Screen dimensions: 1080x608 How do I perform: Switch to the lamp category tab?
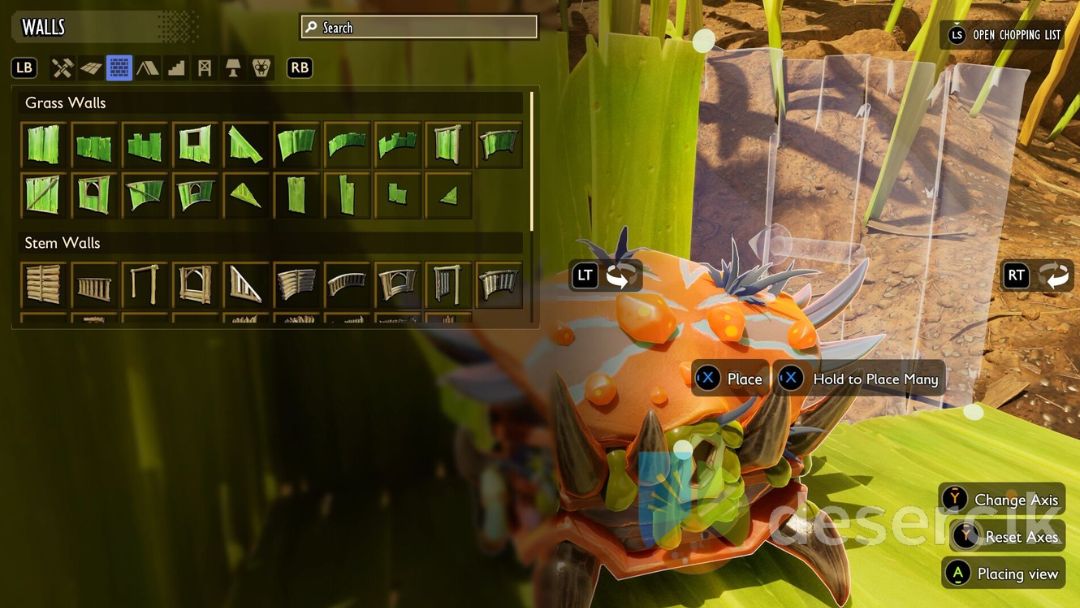pos(233,68)
